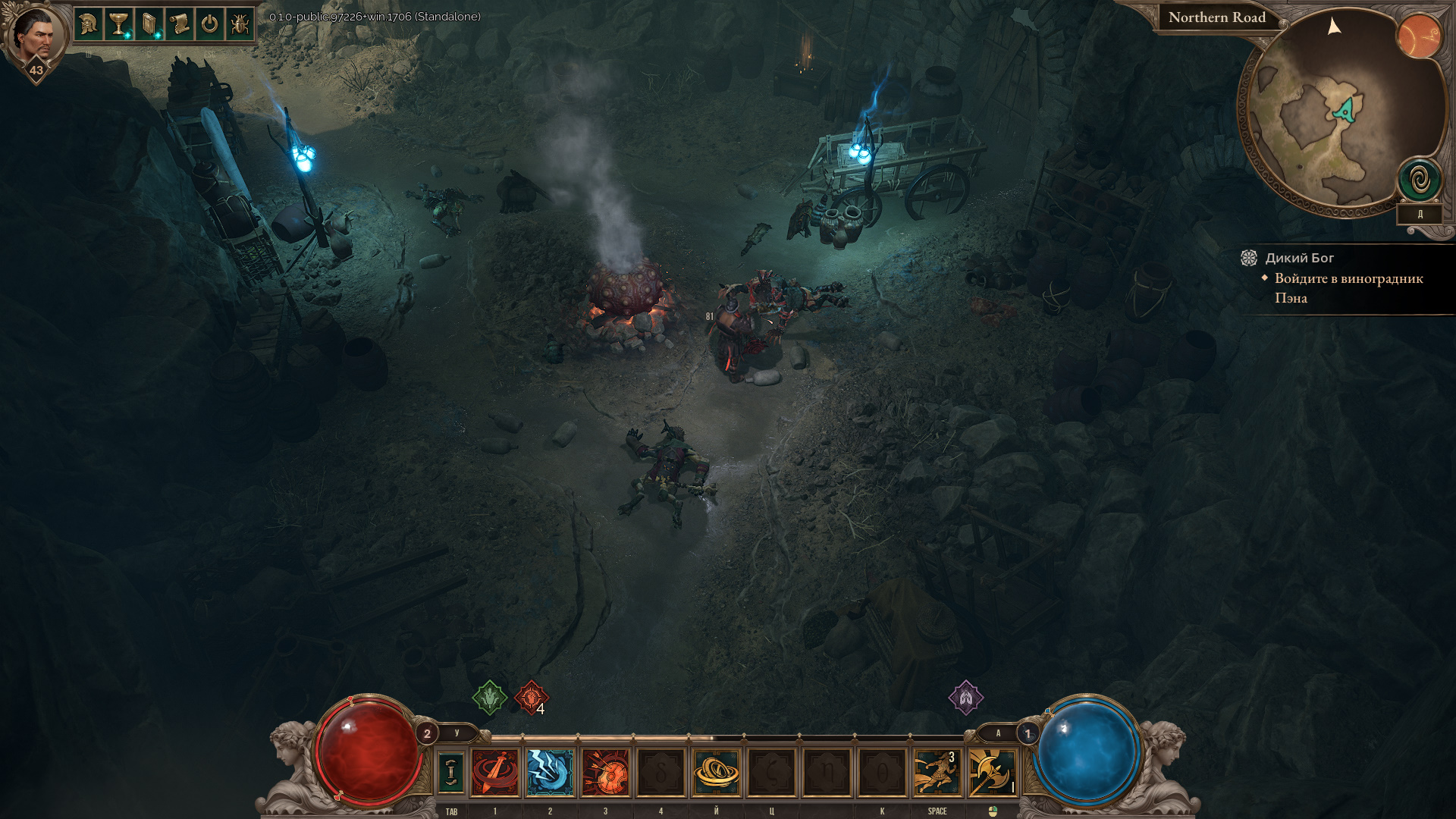The width and height of the screenshot is (1456, 819).
Task: Select the golden axe attack skill
Action: click(x=993, y=772)
